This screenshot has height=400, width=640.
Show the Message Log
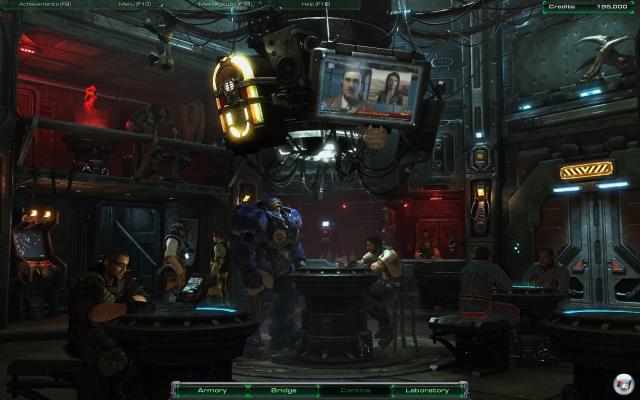(226, 5)
